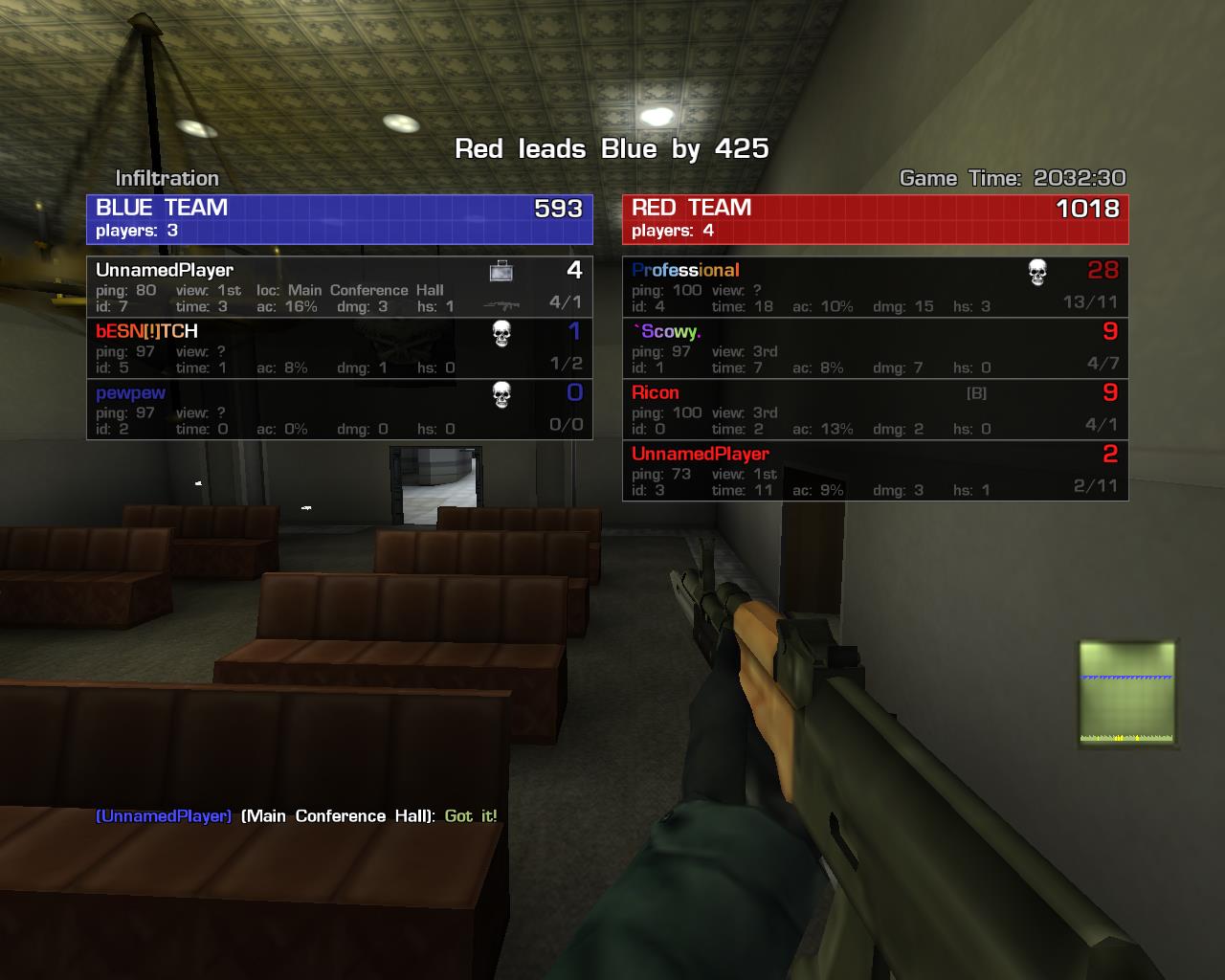Viewport: 1225px width, 980px height.
Task: Click the pewpew player row
Action: point(340,410)
